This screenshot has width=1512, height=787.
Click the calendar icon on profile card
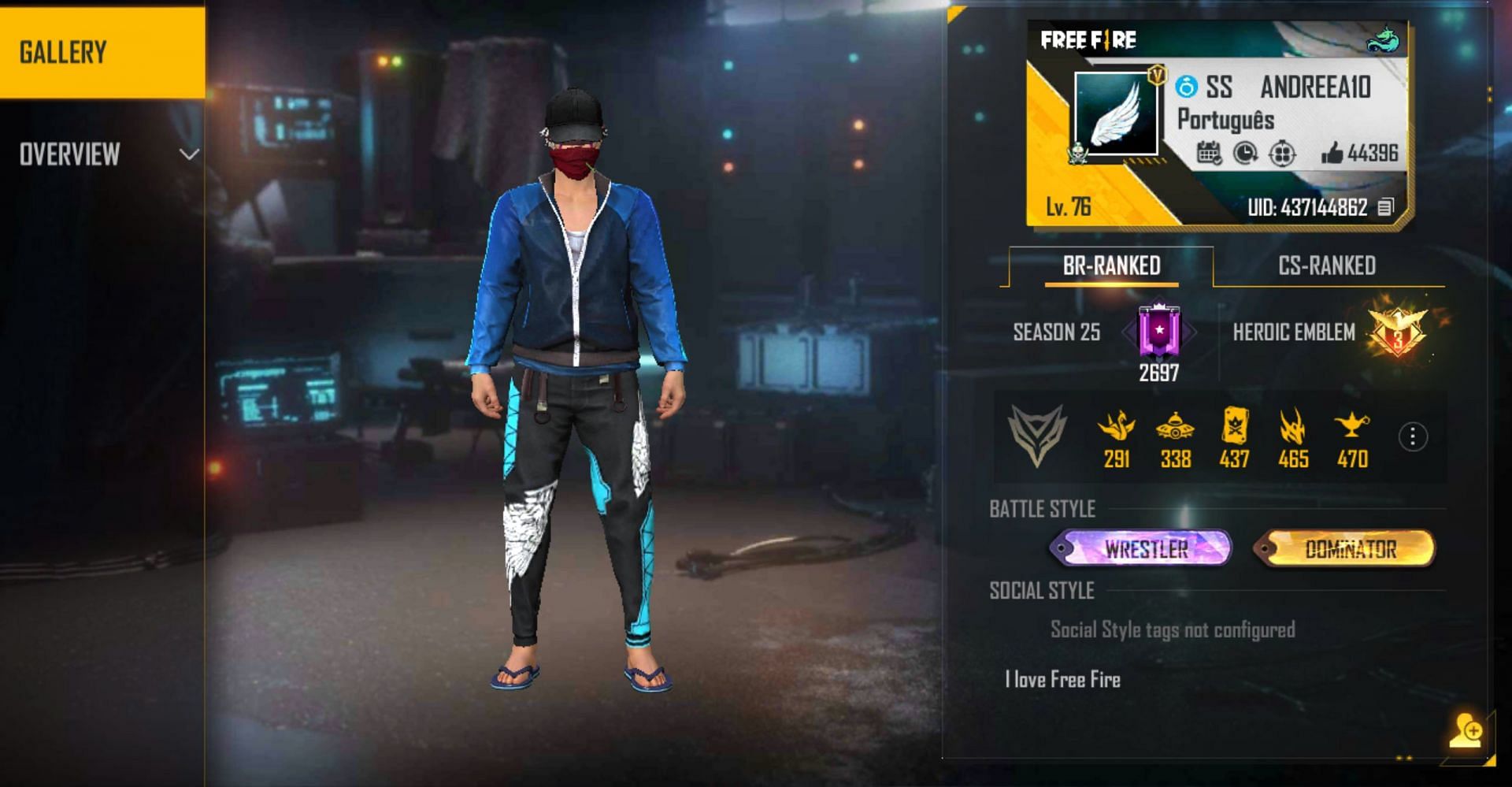pyautogui.click(x=1209, y=153)
